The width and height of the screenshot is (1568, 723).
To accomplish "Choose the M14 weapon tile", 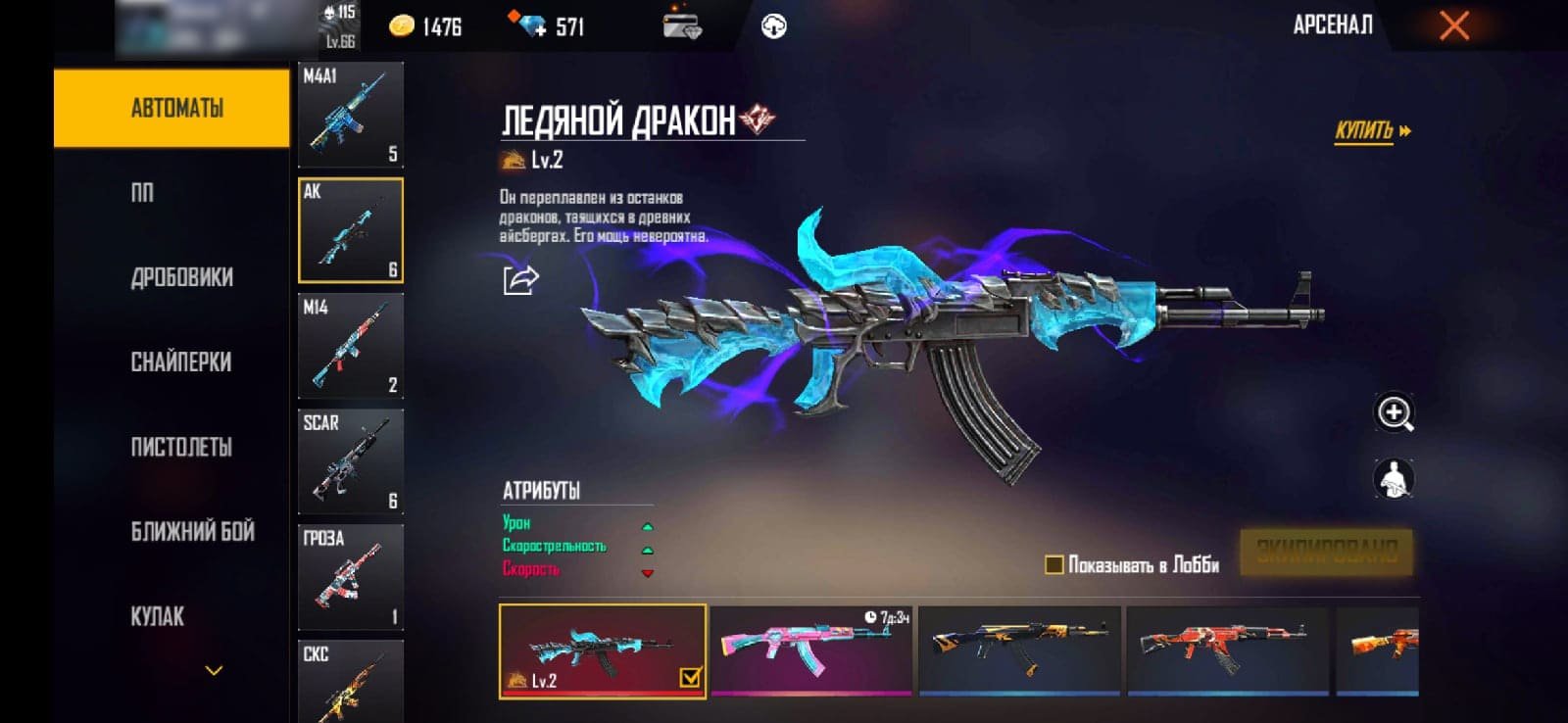I will click(x=350, y=346).
